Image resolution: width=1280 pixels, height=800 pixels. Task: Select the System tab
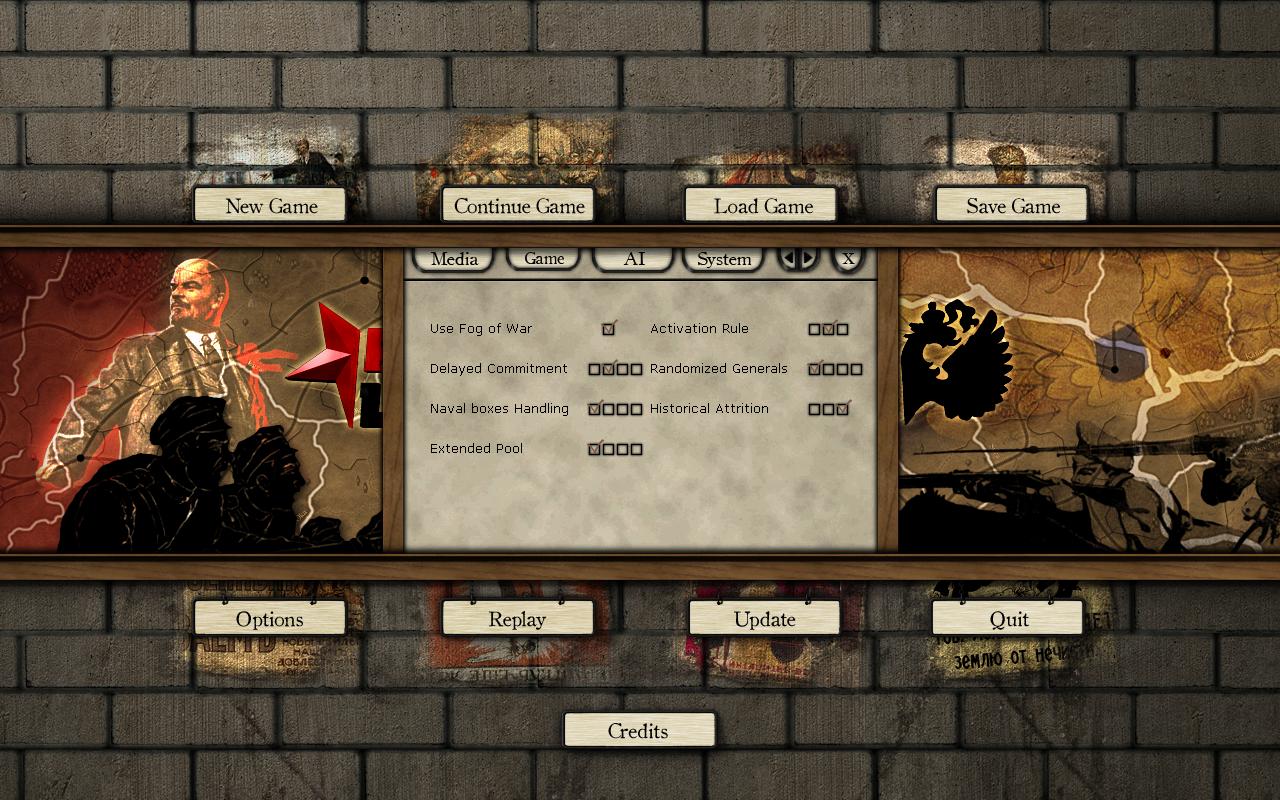(723, 259)
